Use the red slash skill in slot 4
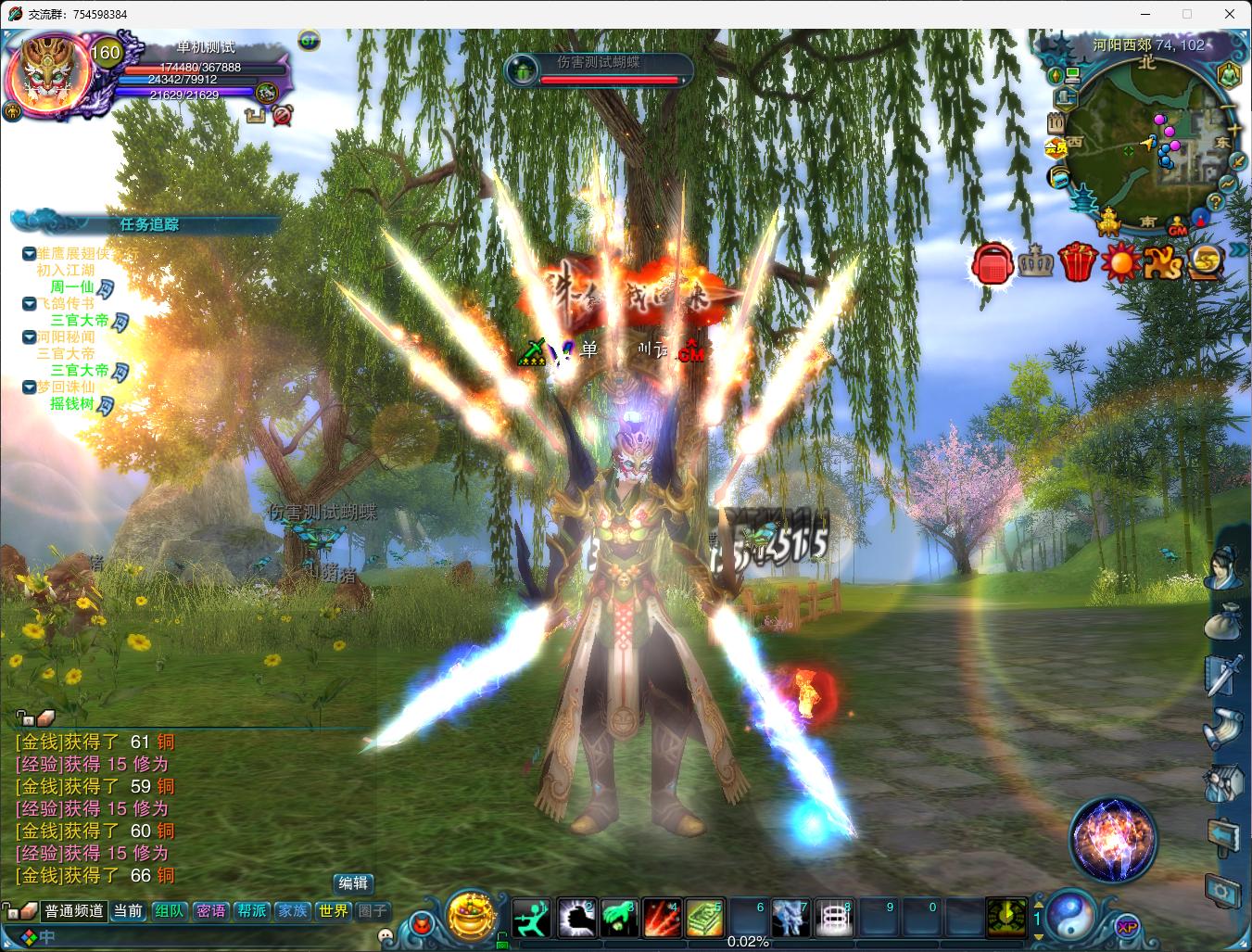The width and height of the screenshot is (1252, 952). [663, 918]
